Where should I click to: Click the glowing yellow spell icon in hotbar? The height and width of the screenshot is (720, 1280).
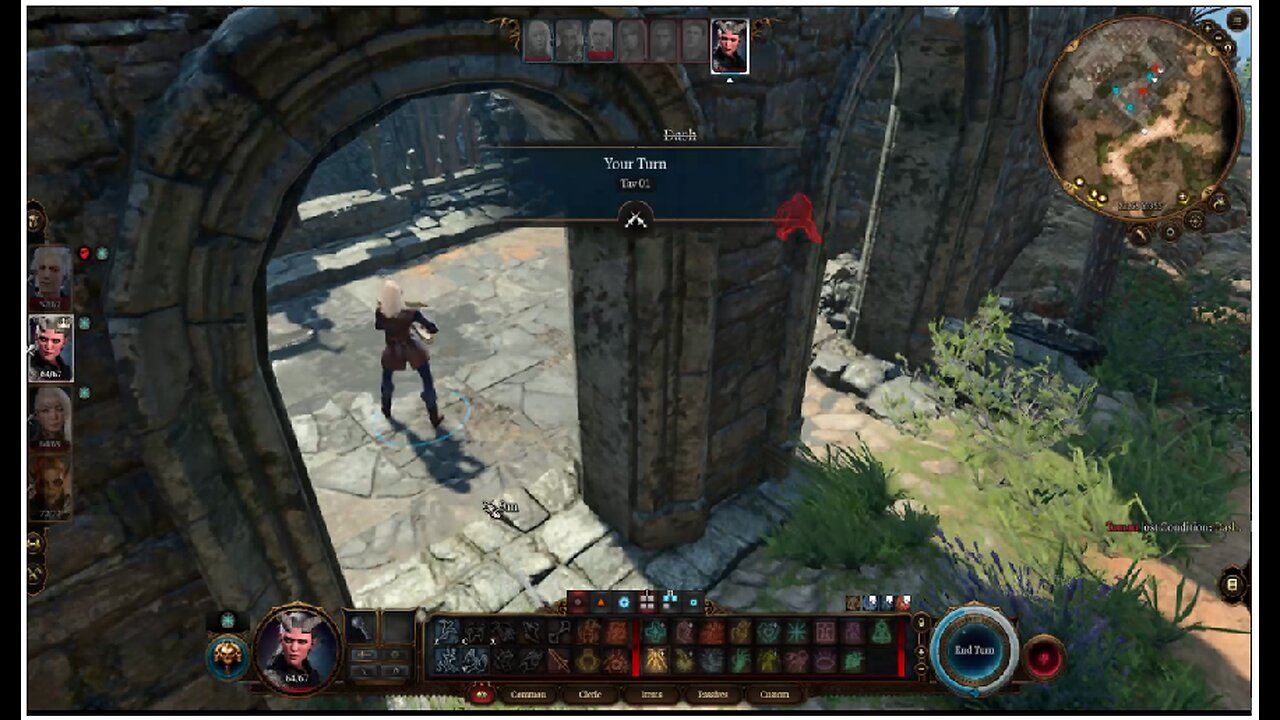coord(655,660)
